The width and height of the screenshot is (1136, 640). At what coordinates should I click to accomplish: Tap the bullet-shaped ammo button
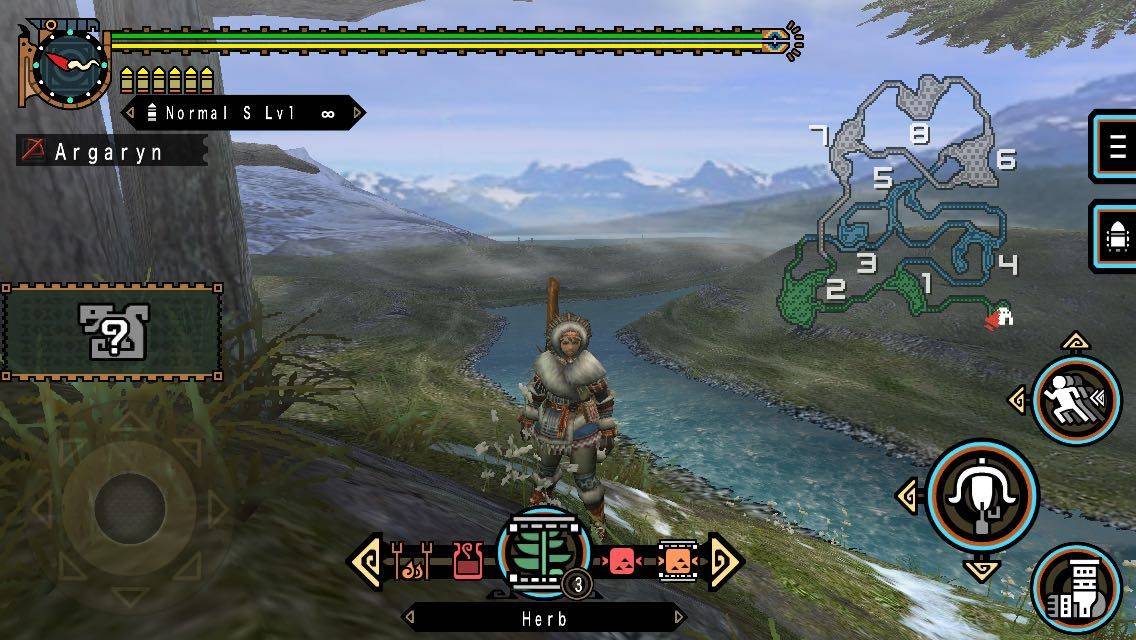[x=1114, y=236]
